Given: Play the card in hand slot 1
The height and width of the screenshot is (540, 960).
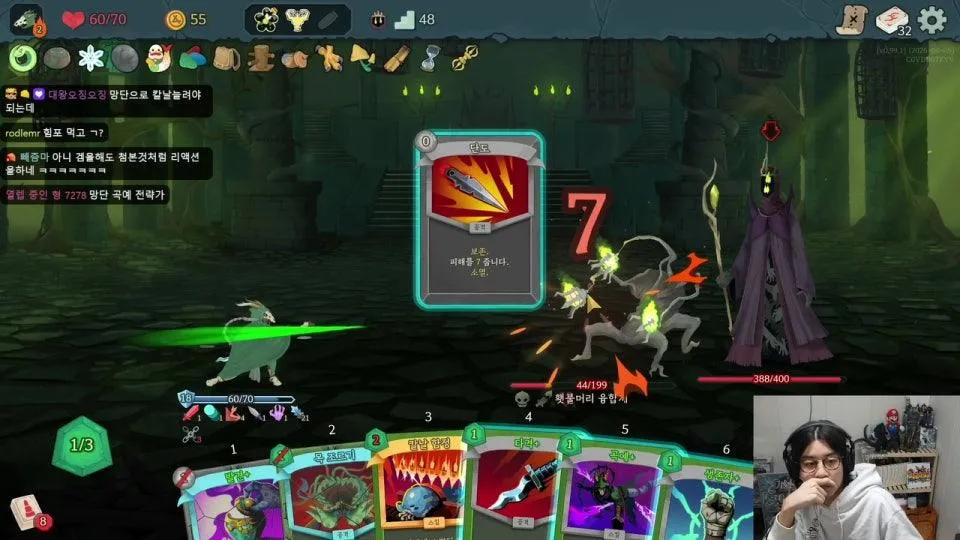Looking at the screenshot, I should pyautogui.click(x=225, y=500).
